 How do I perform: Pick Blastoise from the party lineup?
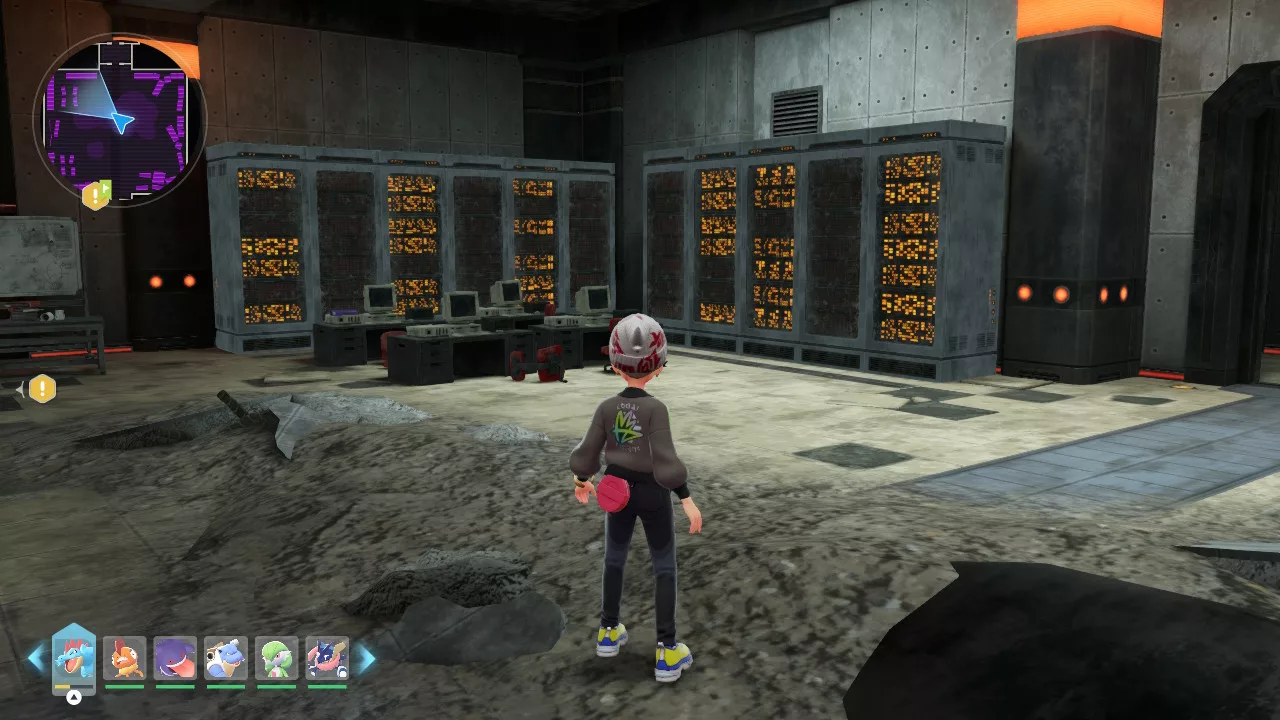click(226, 658)
